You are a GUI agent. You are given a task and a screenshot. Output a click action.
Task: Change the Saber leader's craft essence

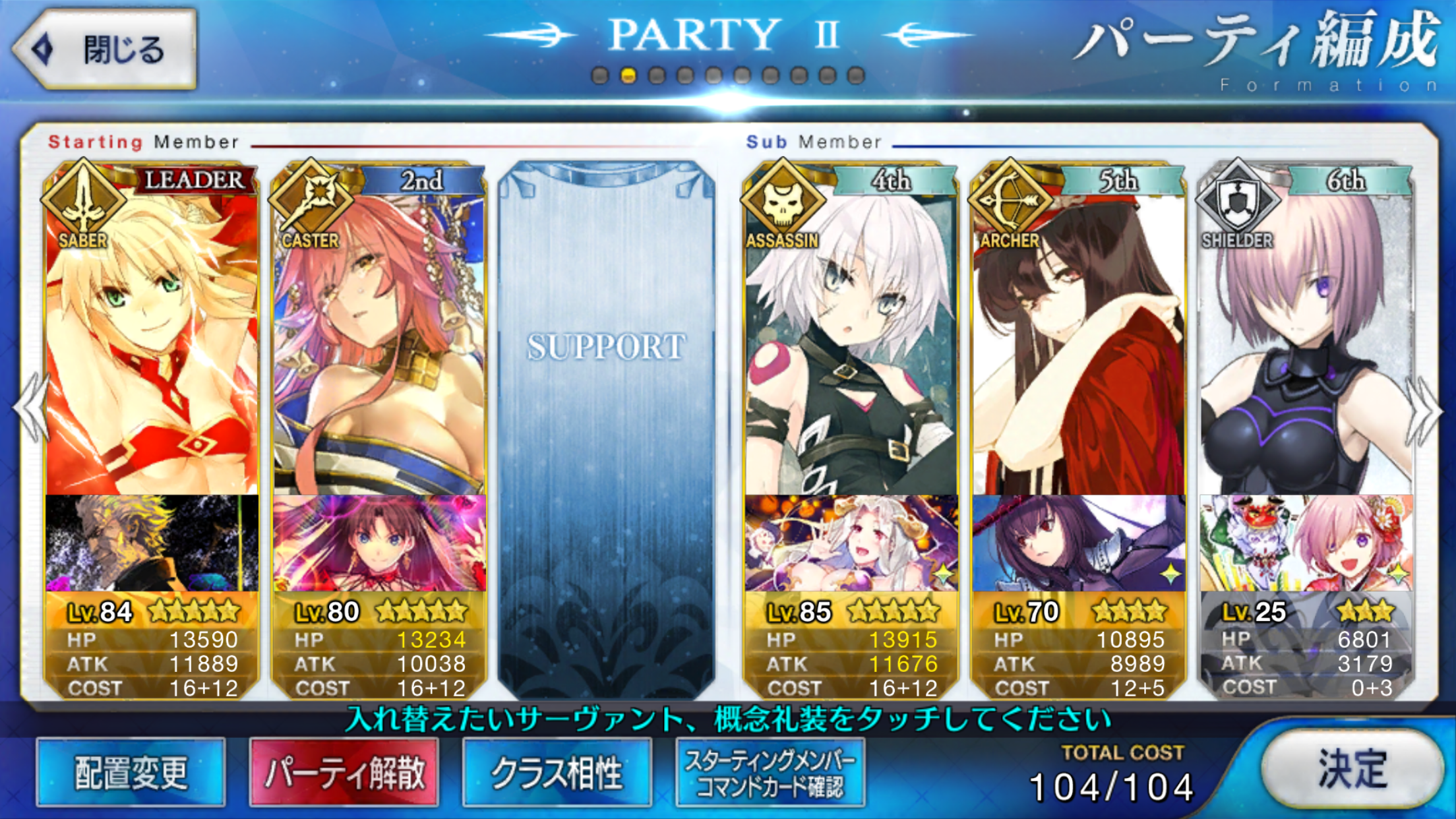point(152,543)
